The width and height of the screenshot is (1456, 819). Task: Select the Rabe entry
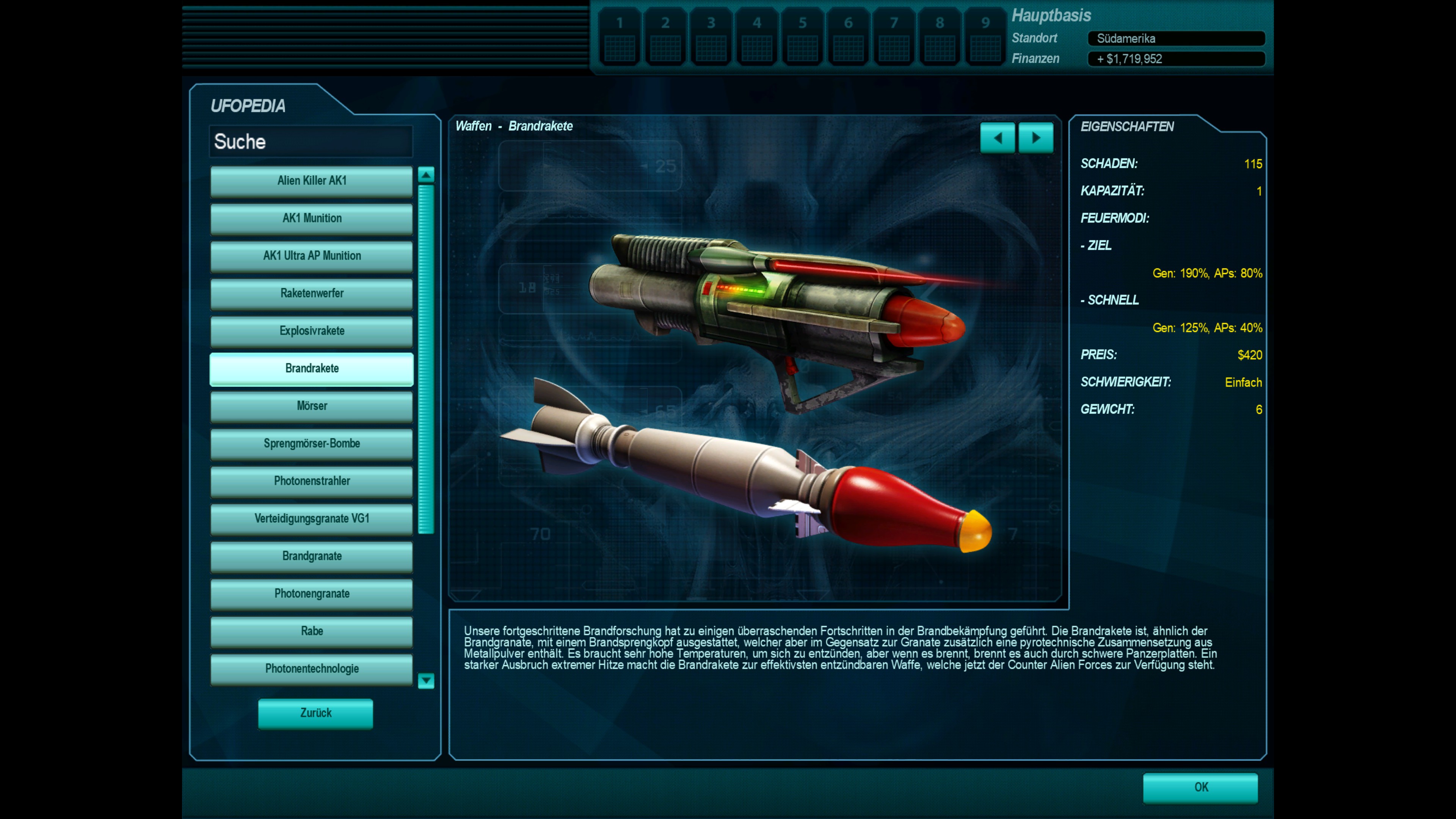(311, 631)
